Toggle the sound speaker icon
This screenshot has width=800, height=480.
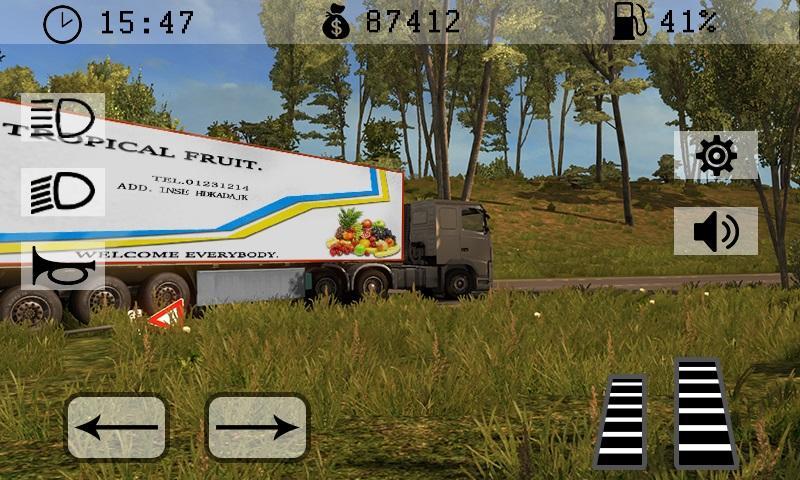pos(716,232)
